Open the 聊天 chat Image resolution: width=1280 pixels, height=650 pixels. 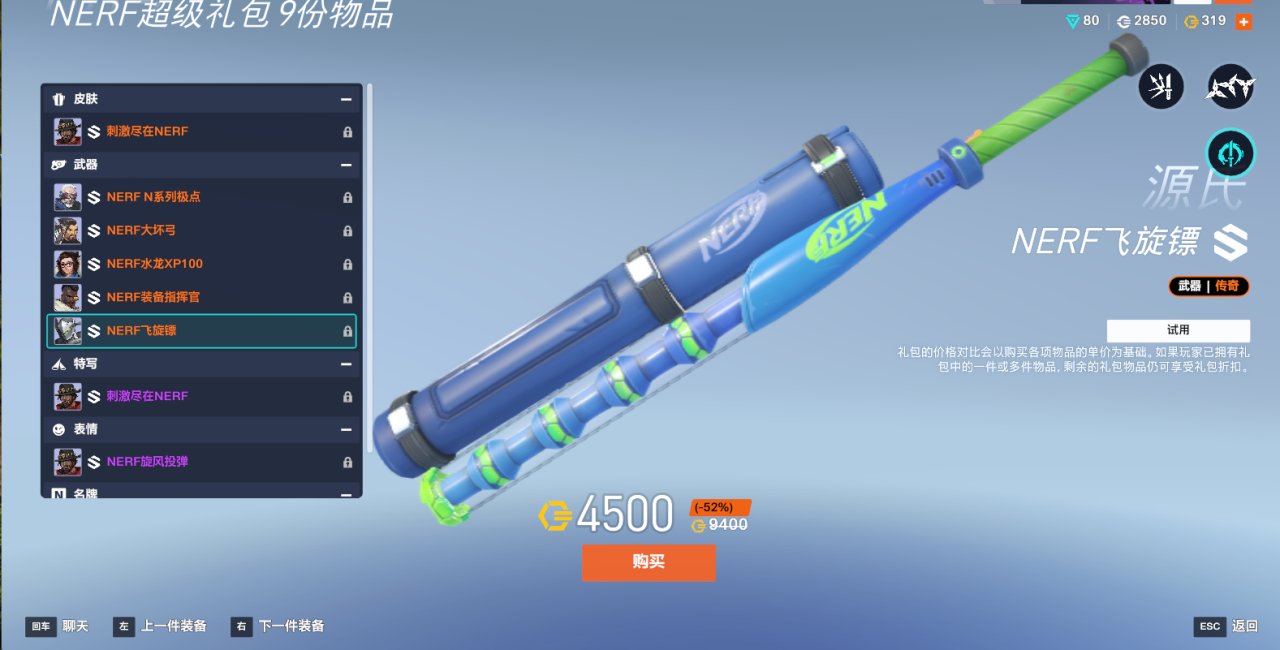58,627
